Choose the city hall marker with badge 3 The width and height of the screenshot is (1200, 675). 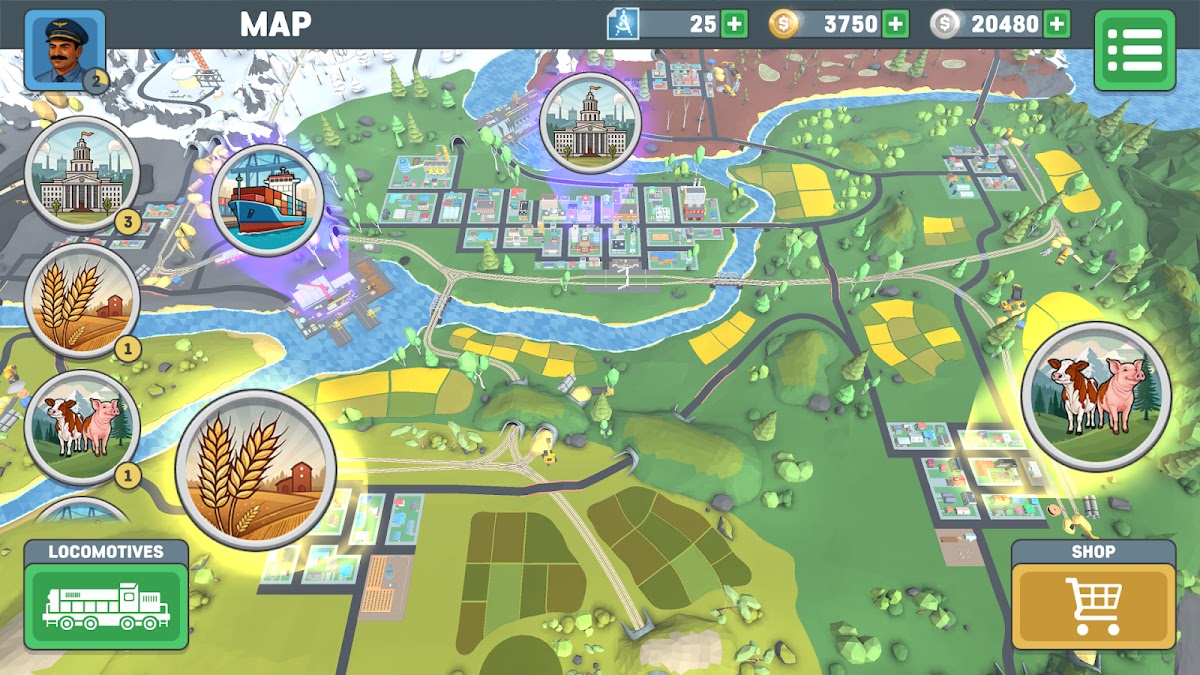81,174
